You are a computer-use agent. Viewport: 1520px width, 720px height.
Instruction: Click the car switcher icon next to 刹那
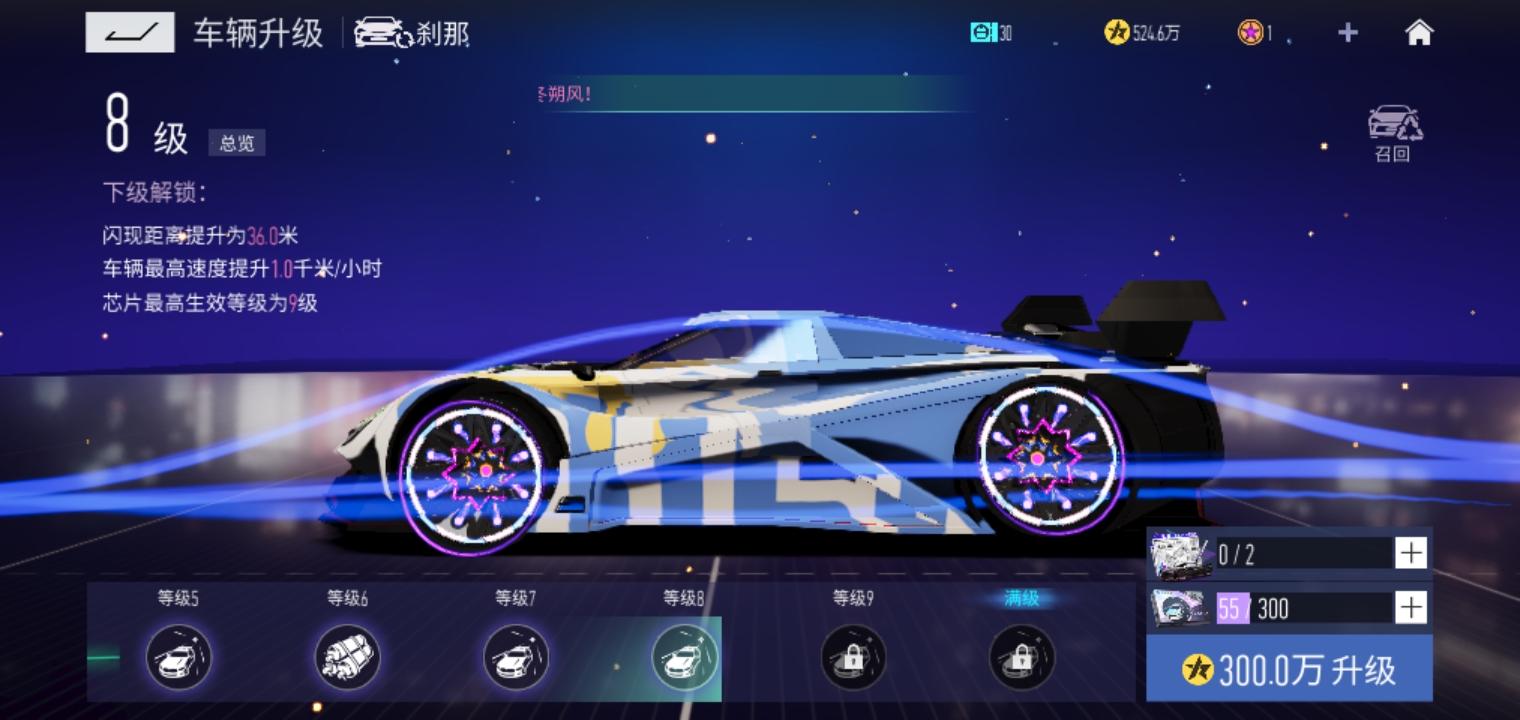(x=385, y=33)
